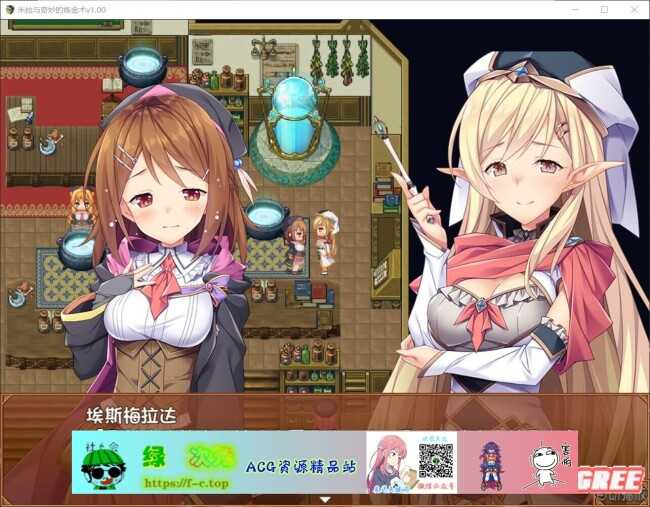This screenshot has height=507, width=650.
Task: Close the game window
Action: tap(634, 9)
